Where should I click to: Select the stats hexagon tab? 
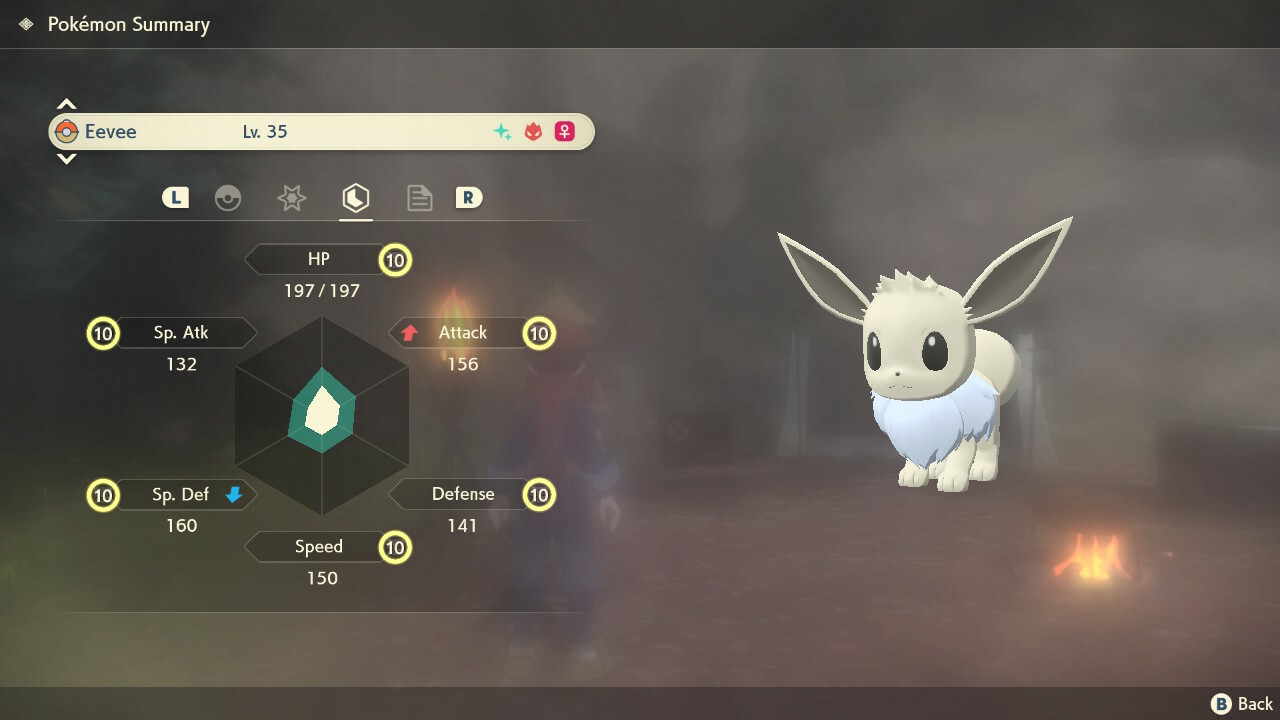[355, 198]
